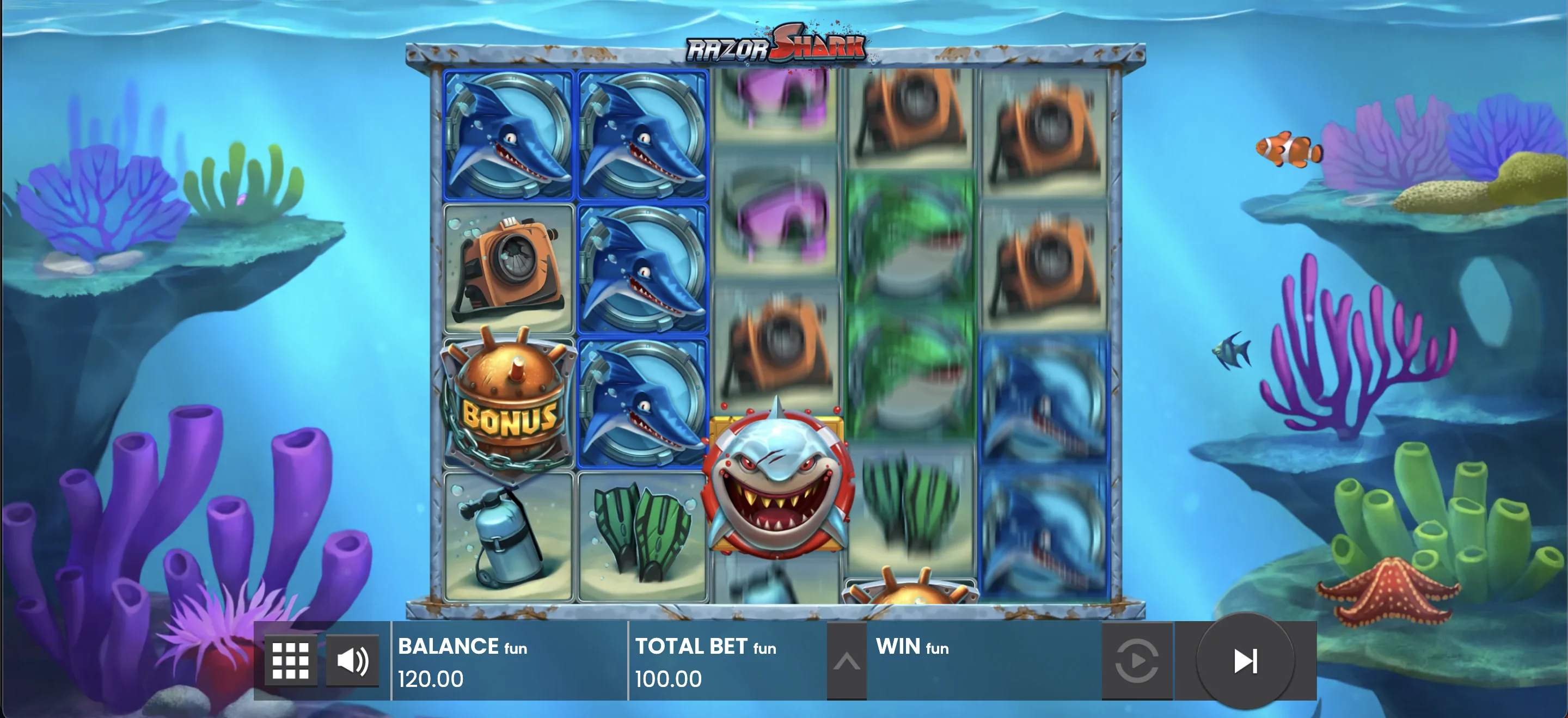
Task: Expand bet settings with the up chevron
Action: 847,660
